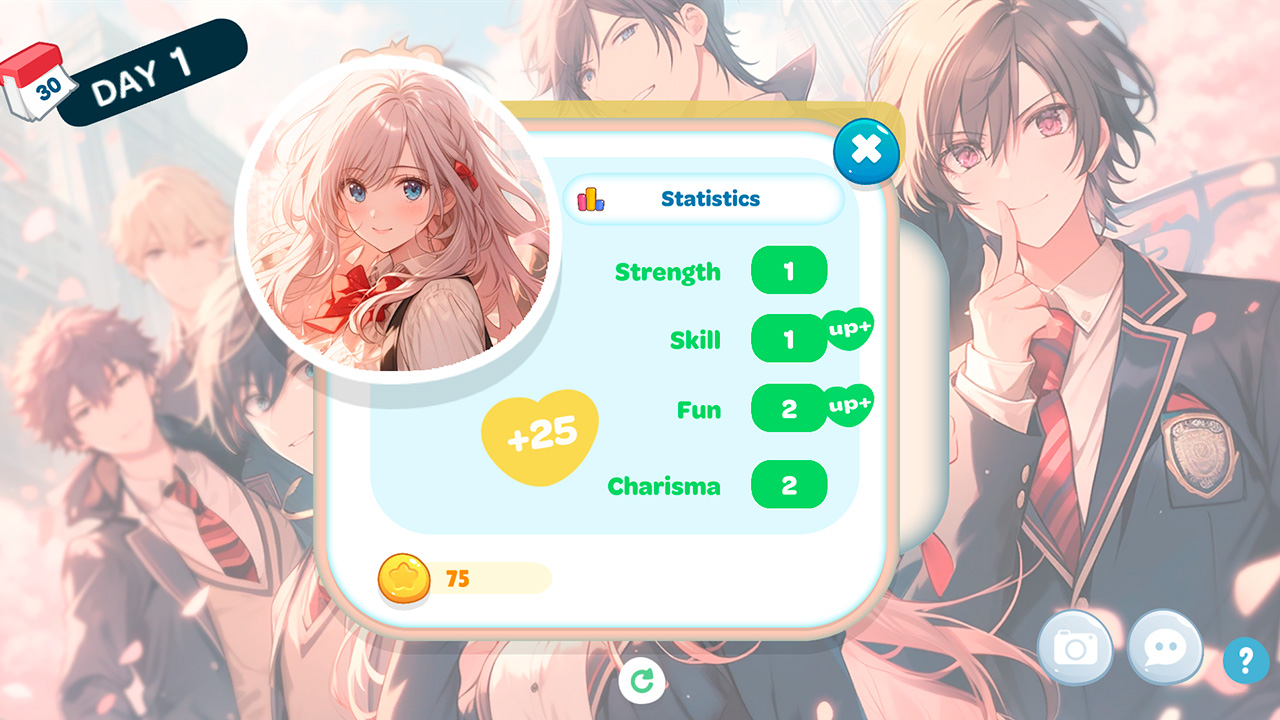The height and width of the screenshot is (720, 1280).
Task: Click the Skill stat pill
Action: 789,339
